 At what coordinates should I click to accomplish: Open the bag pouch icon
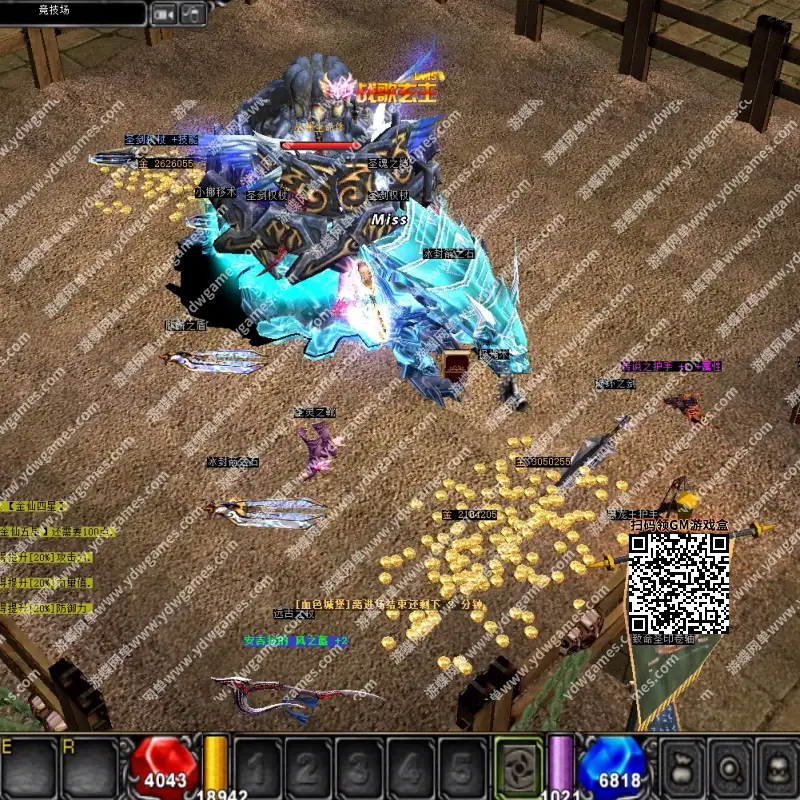point(682,768)
